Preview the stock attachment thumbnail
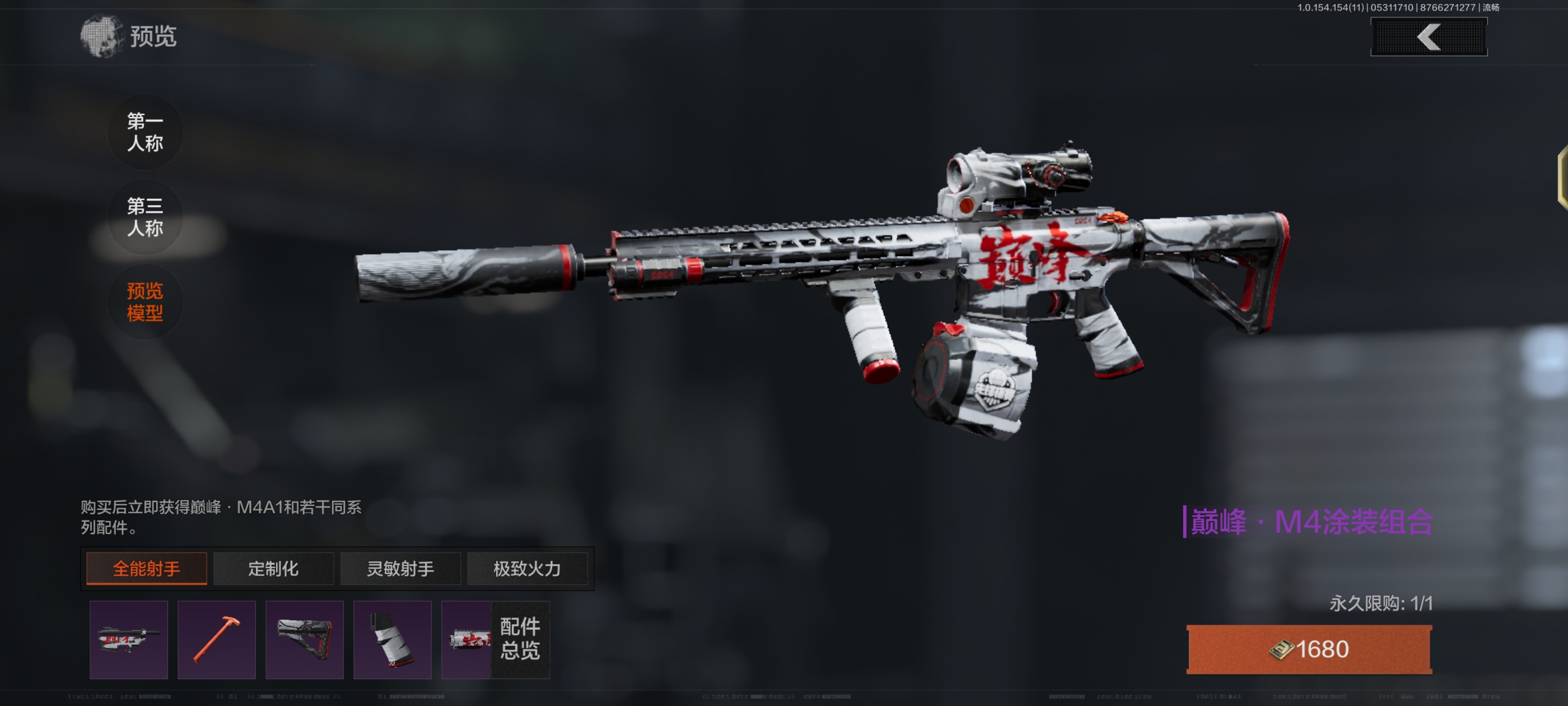This screenshot has height=706, width=1568. pyautogui.click(x=304, y=640)
